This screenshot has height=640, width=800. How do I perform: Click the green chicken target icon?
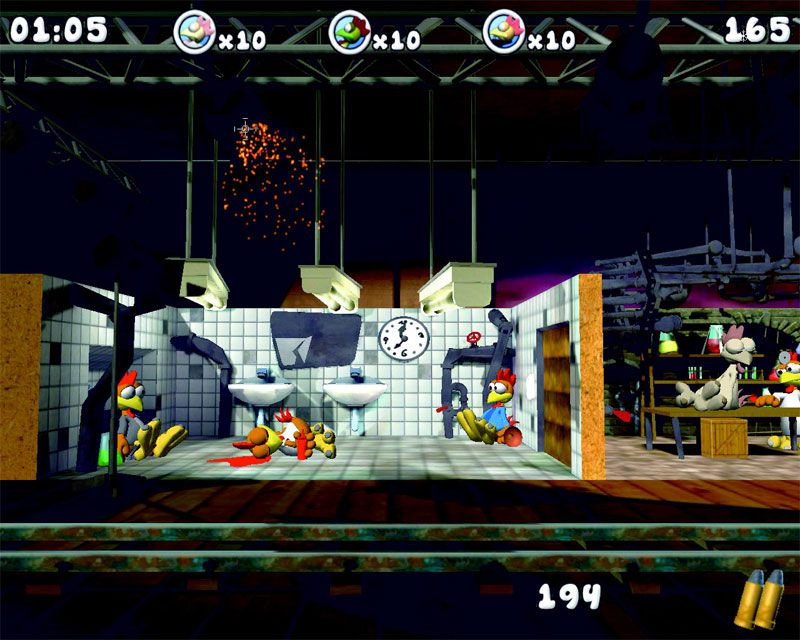[x=347, y=32]
